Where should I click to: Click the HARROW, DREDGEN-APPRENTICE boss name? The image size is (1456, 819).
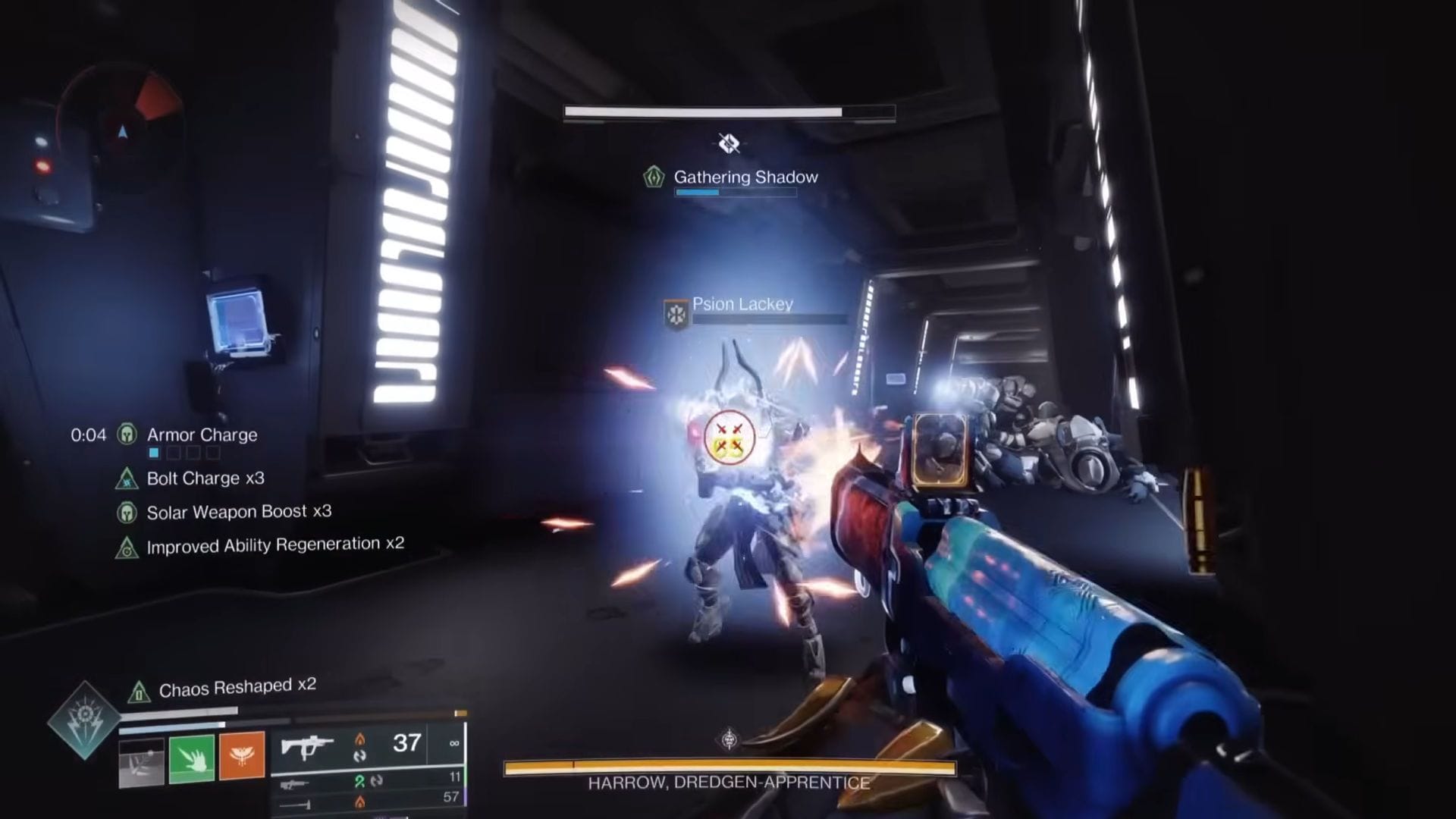point(727,783)
